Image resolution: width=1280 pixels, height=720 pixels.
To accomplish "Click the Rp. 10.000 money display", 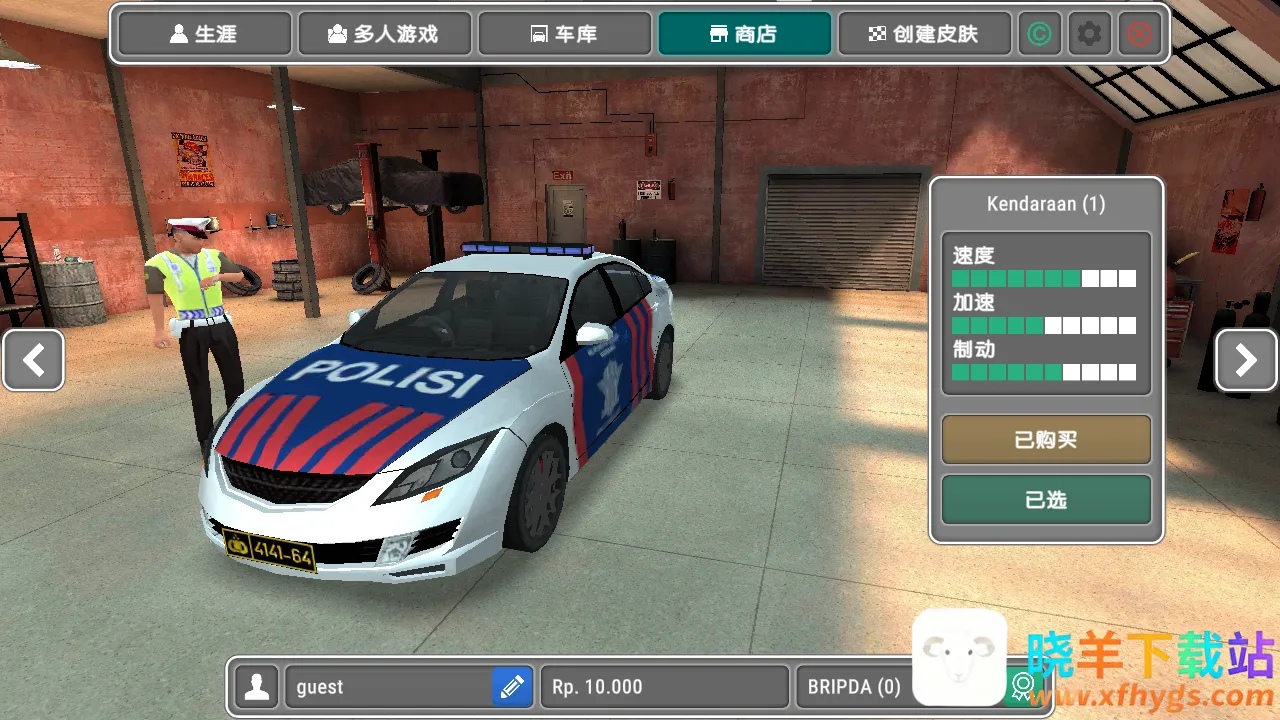I will pyautogui.click(x=663, y=687).
